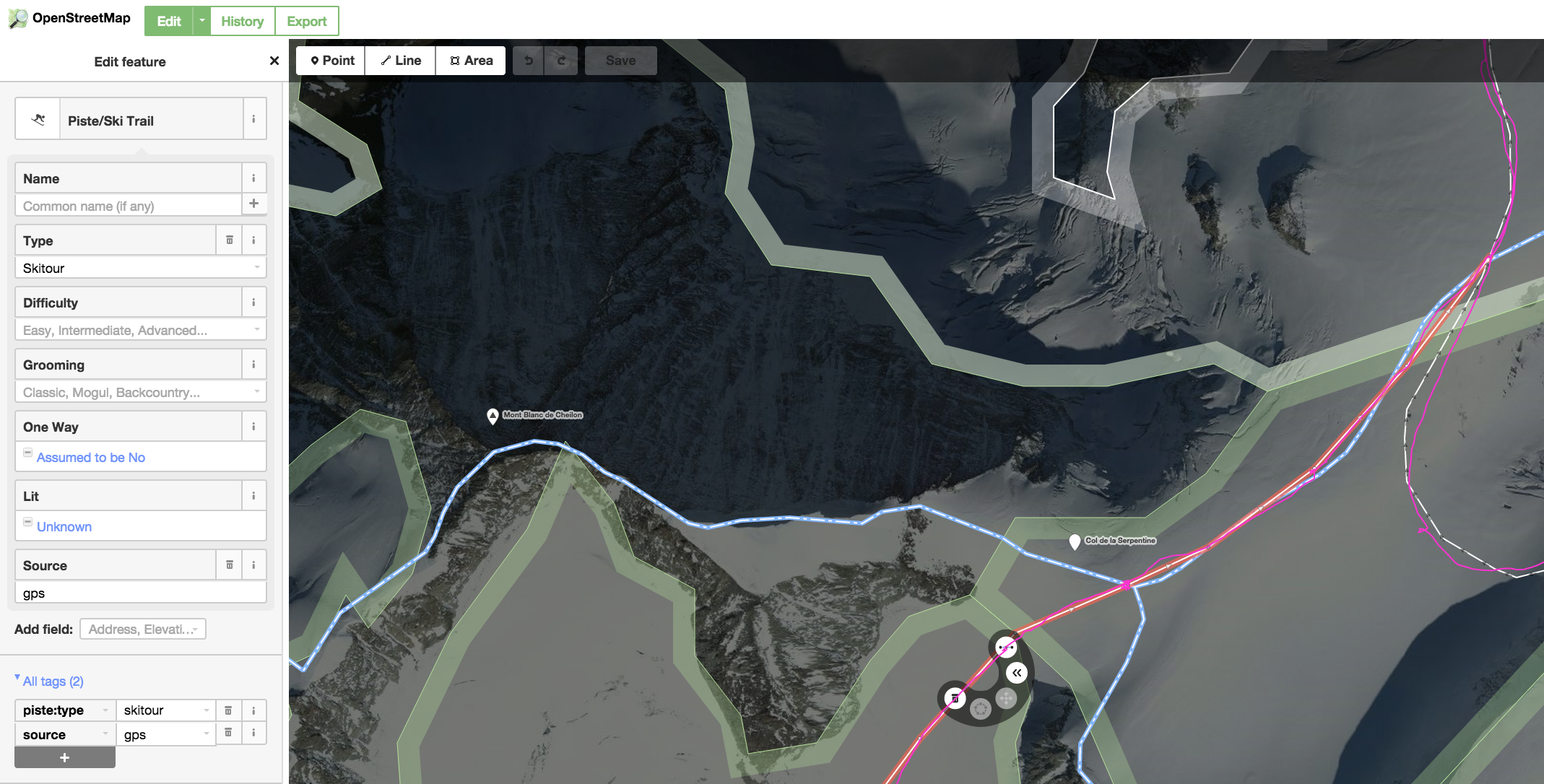The image size is (1544, 784).
Task: Edit the Source field containing gps
Action: (x=140, y=593)
